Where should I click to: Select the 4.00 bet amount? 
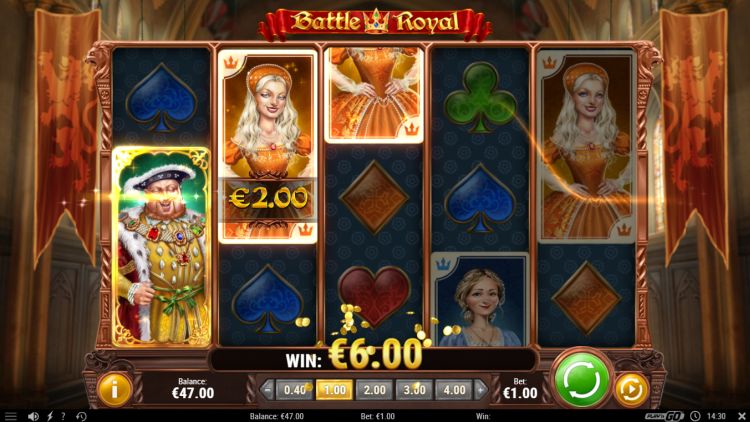[453, 390]
